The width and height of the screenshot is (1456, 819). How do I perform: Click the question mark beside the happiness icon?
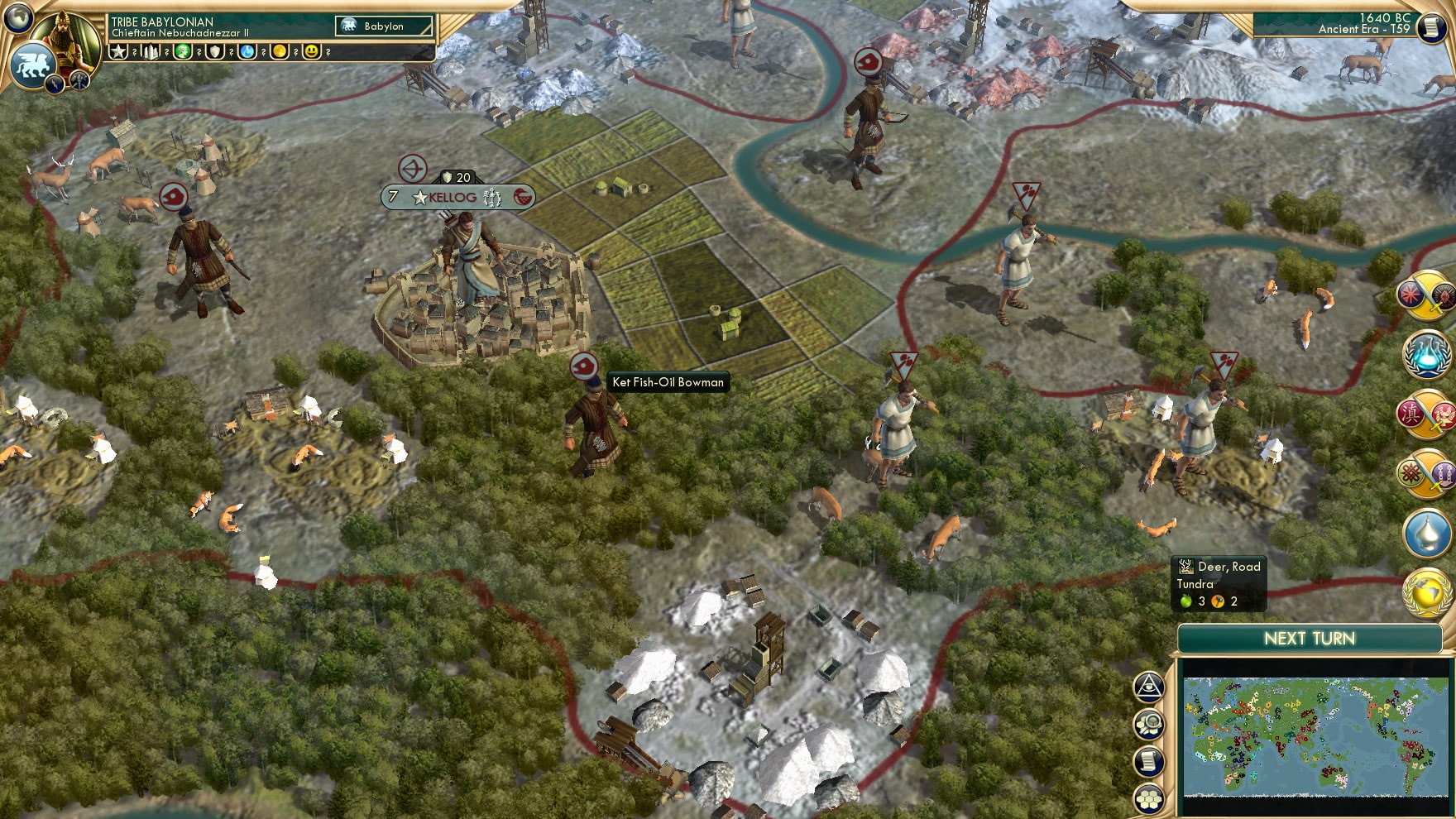tap(328, 52)
